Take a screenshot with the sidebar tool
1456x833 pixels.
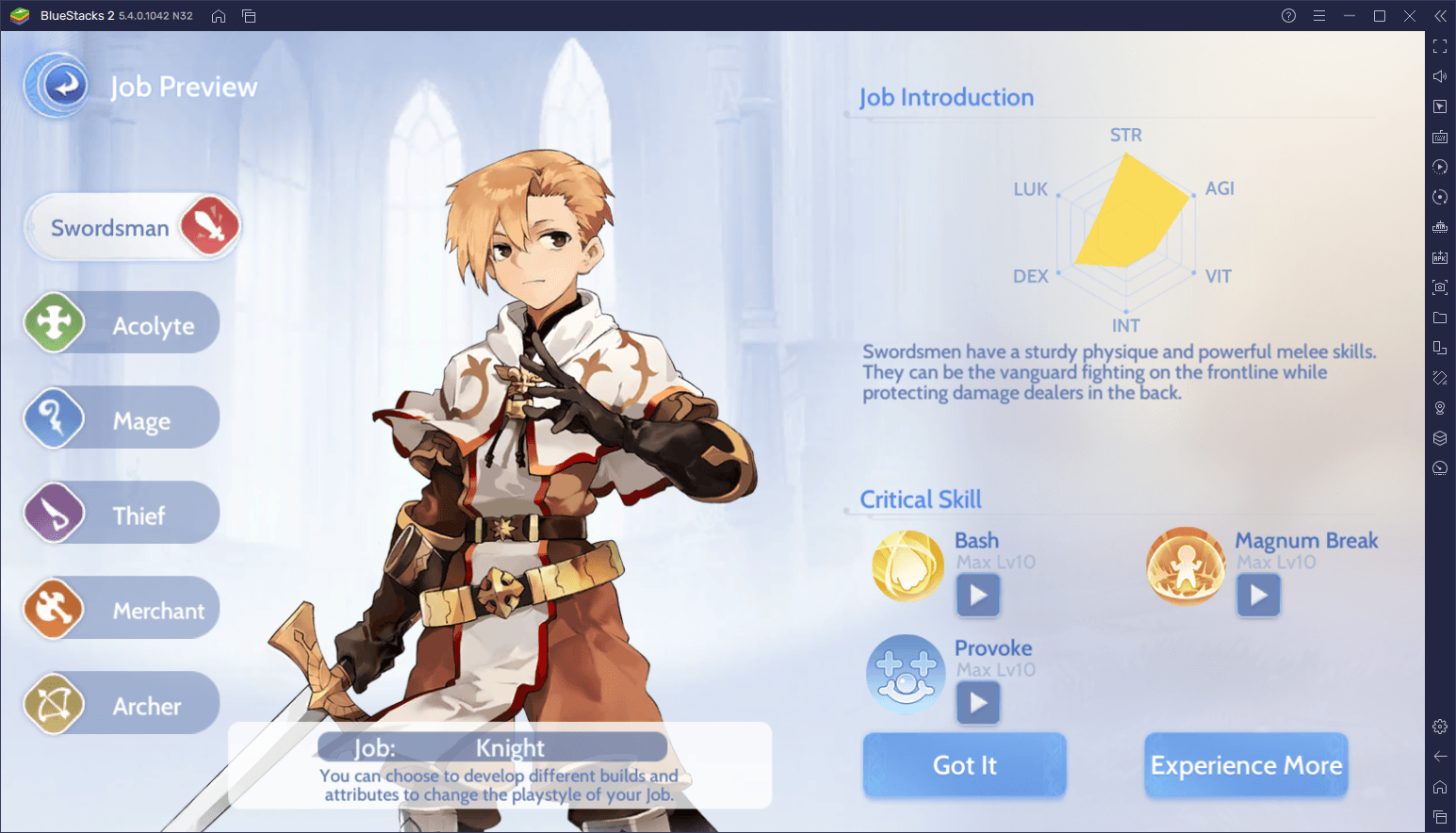(x=1440, y=287)
